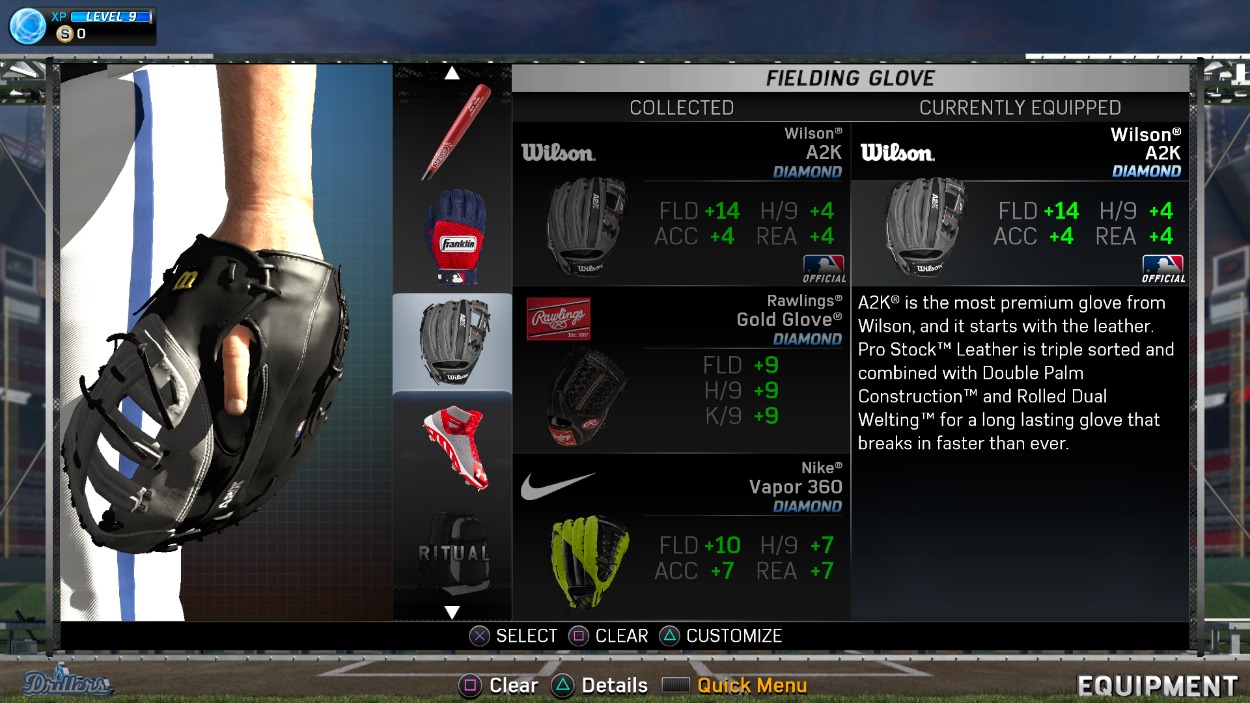Switch to the Franklin batting gloves category
This screenshot has width=1250, height=703.
(453, 236)
